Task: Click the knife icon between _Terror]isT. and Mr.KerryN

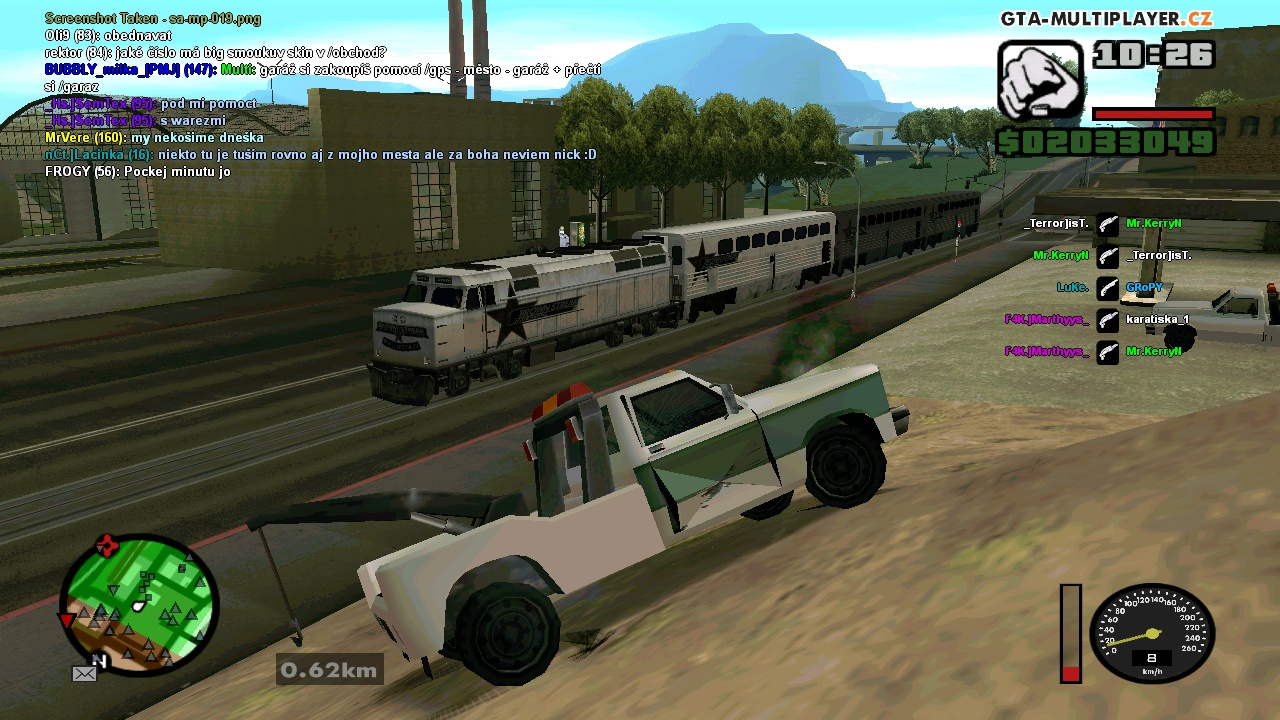Action: [x=1107, y=223]
